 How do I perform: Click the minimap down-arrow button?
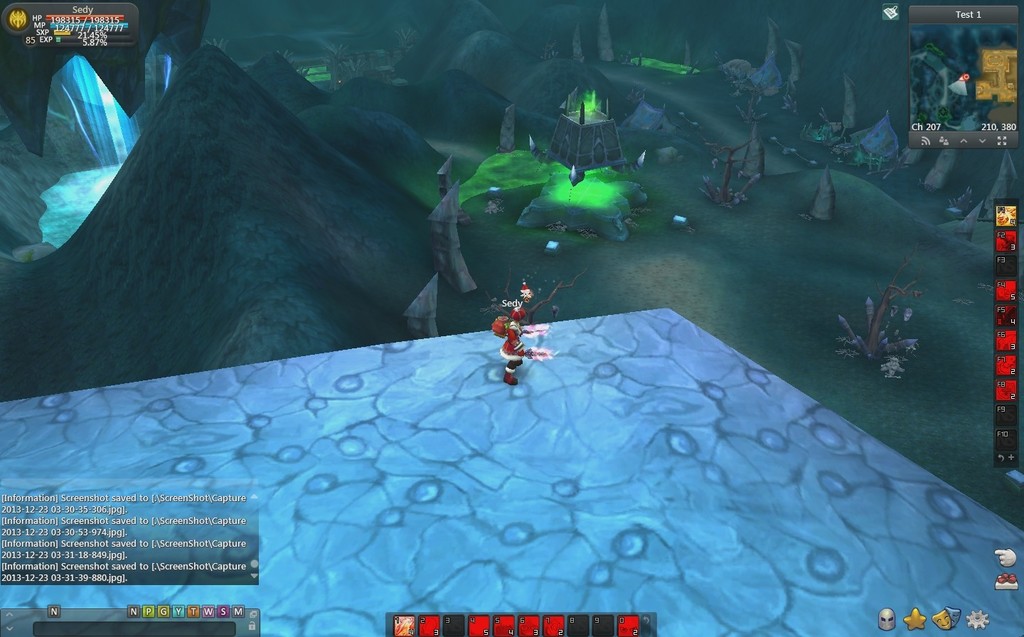(982, 141)
